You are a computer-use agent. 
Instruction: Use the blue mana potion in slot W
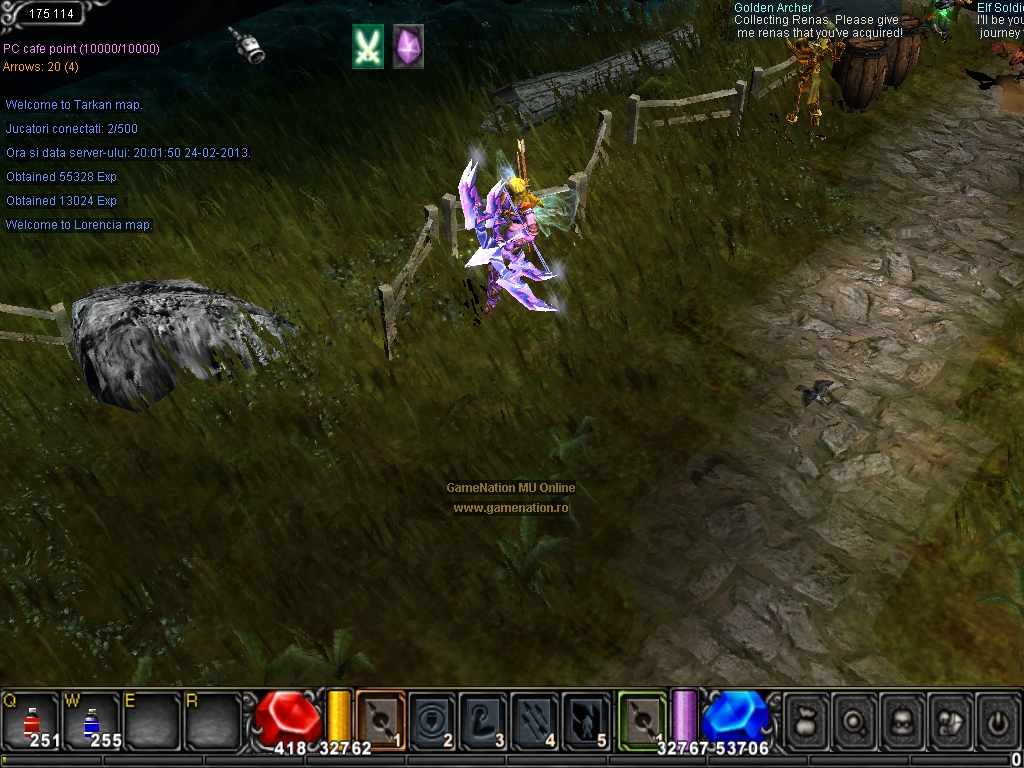pos(92,720)
